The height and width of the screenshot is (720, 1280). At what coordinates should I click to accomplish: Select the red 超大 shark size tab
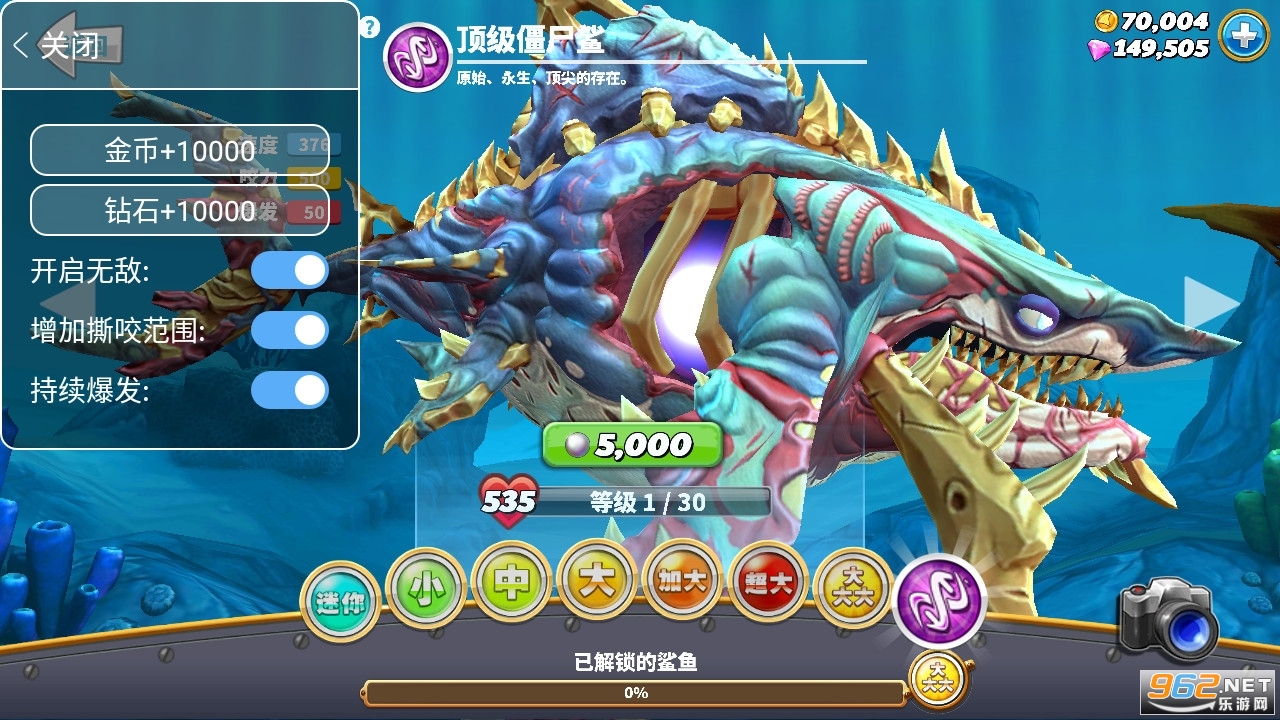click(768, 583)
